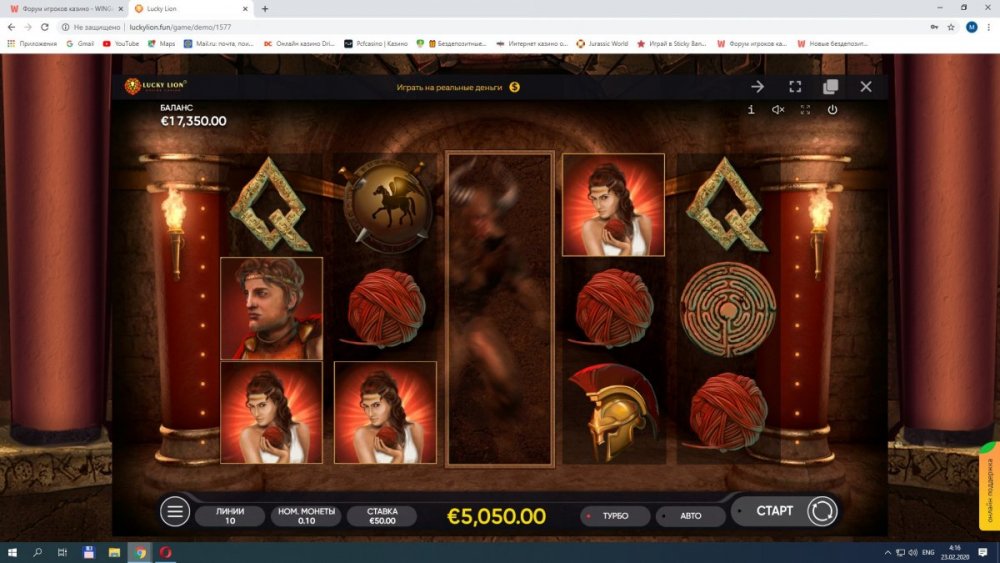Toggle in-game fullscreen mode
The width and height of the screenshot is (1000, 563).
(805, 110)
